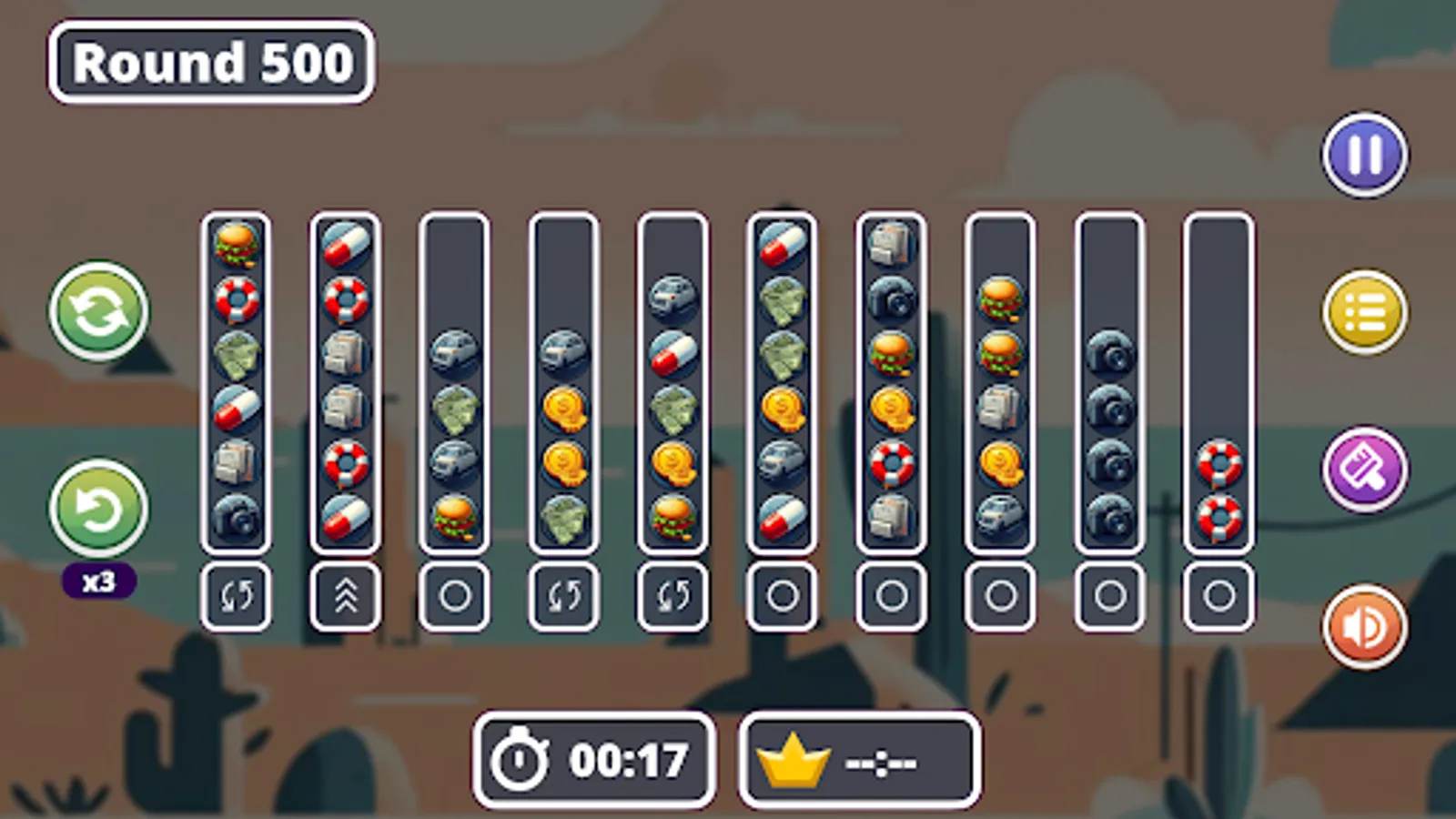This screenshot has height=819, width=1456.
Task: Tap the stopwatch icon next to the timer
Action: (x=519, y=762)
